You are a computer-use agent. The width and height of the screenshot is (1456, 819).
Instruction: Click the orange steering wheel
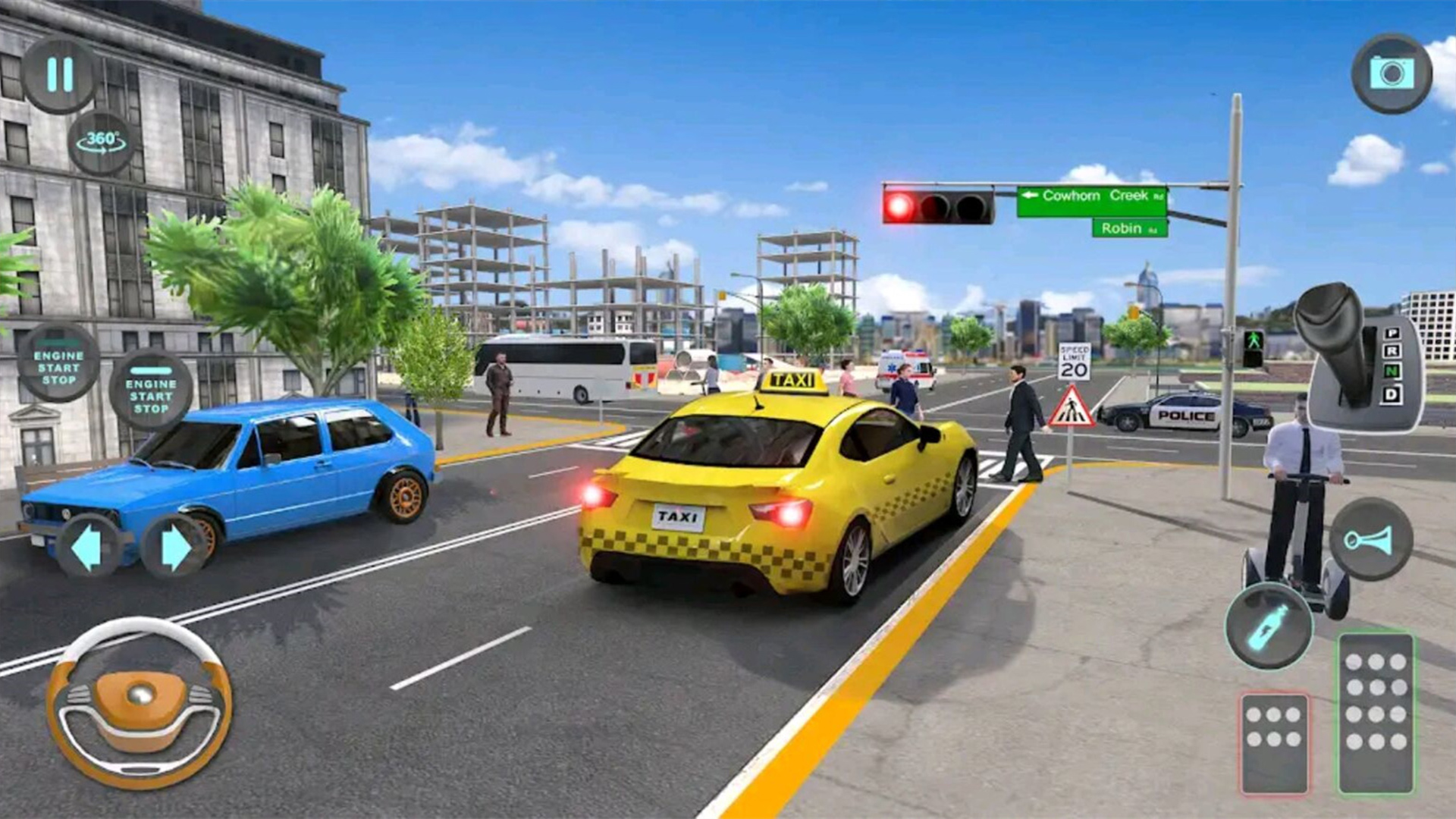click(140, 702)
